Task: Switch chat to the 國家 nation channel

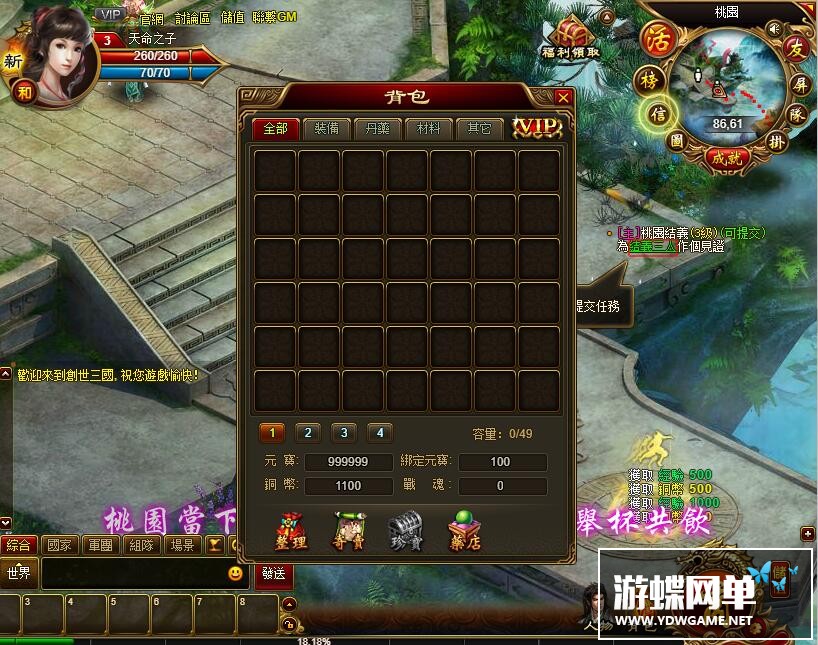Action: tap(59, 546)
